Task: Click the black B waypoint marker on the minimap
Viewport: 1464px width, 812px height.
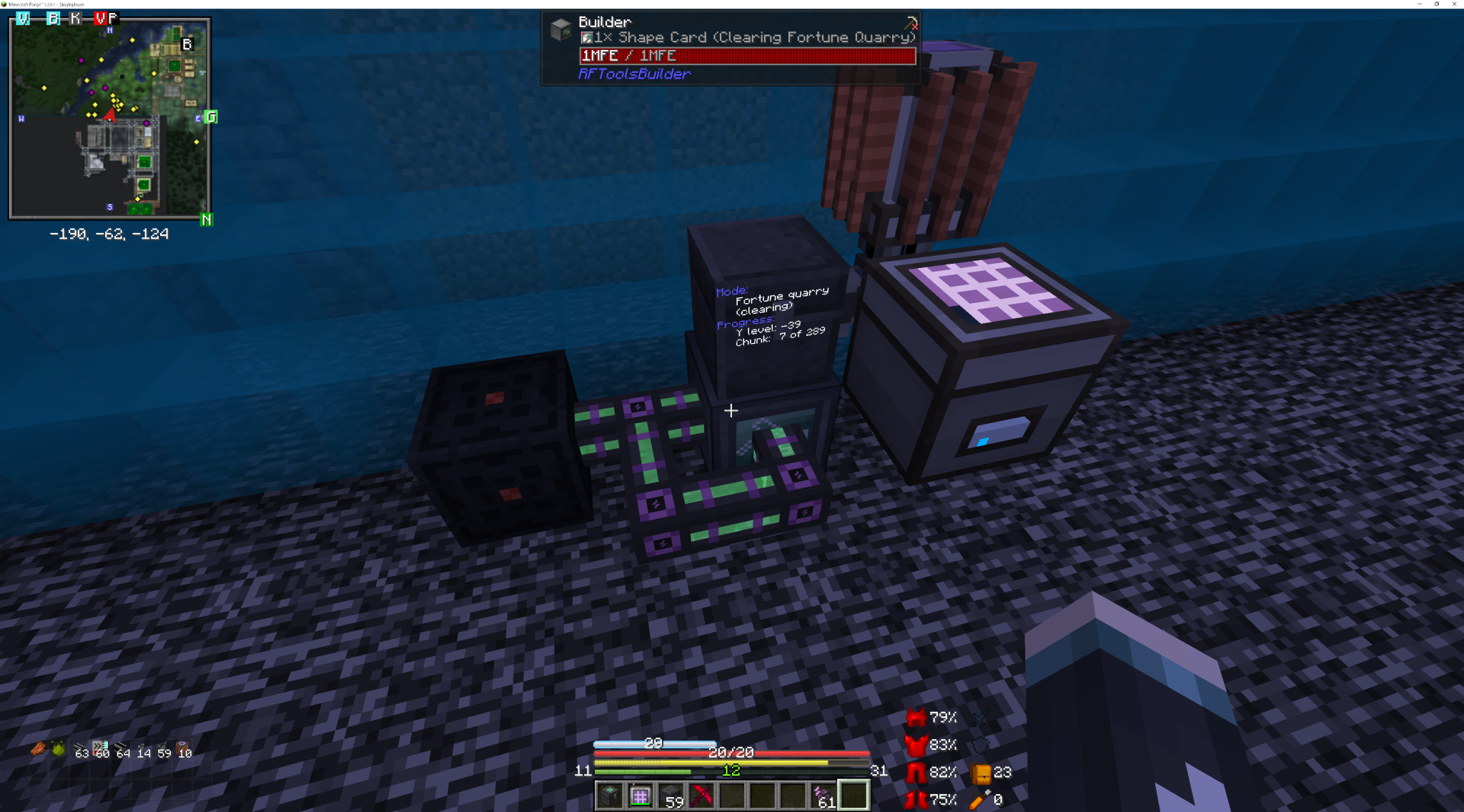Action: click(x=187, y=44)
